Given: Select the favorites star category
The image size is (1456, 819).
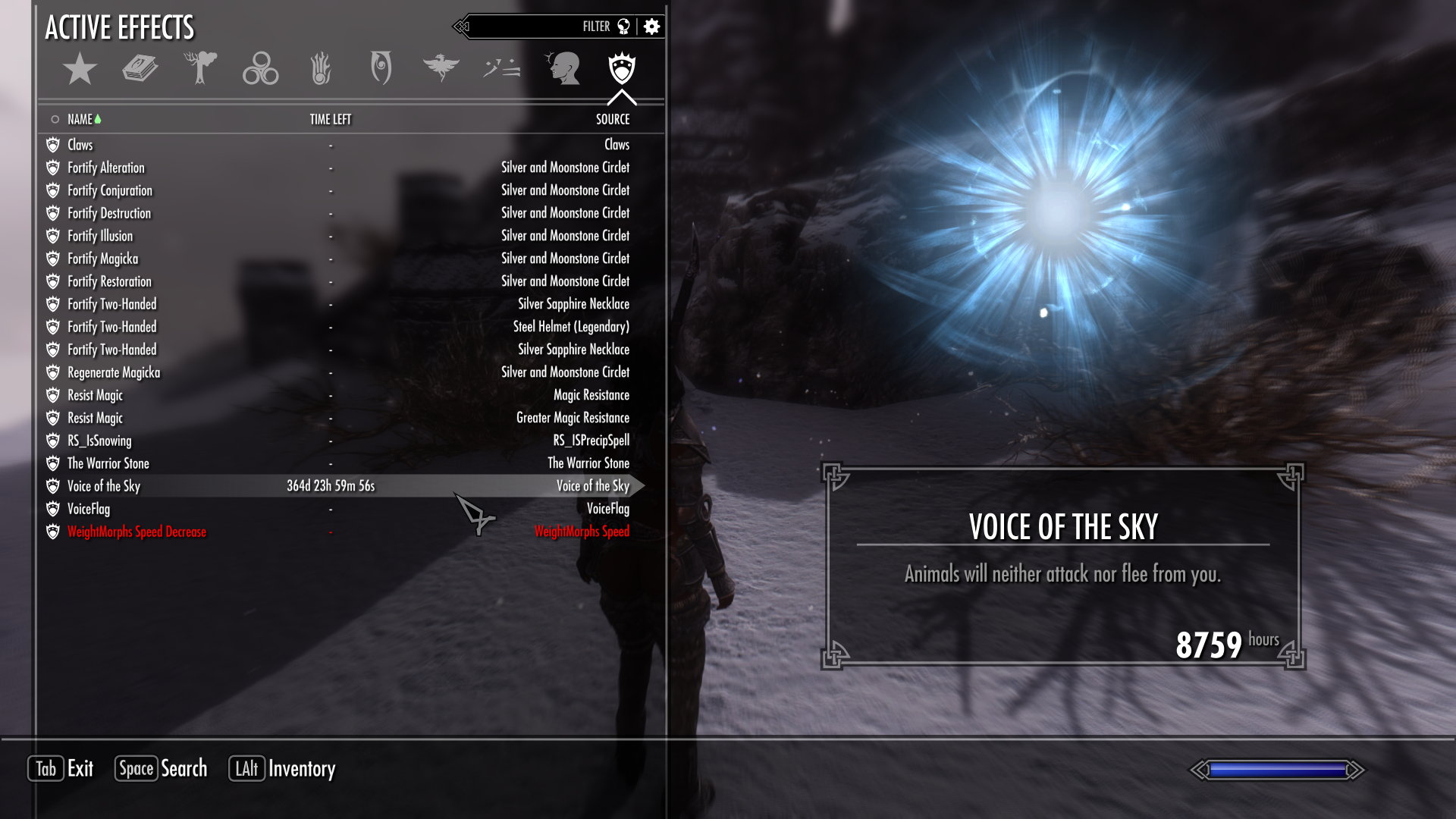Looking at the screenshot, I should click(80, 69).
